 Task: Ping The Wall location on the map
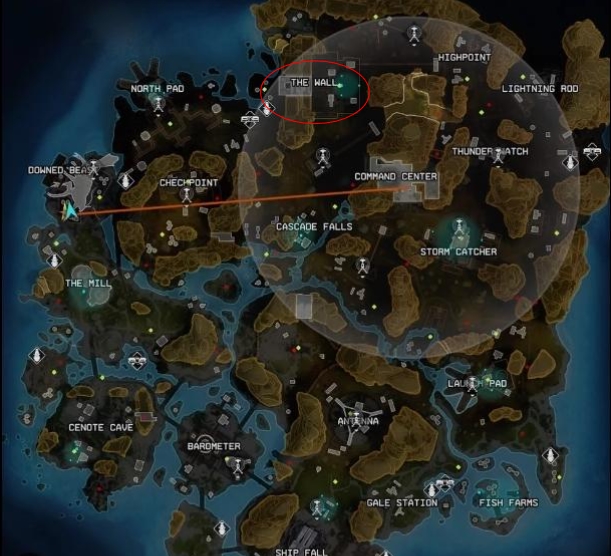(x=314, y=82)
